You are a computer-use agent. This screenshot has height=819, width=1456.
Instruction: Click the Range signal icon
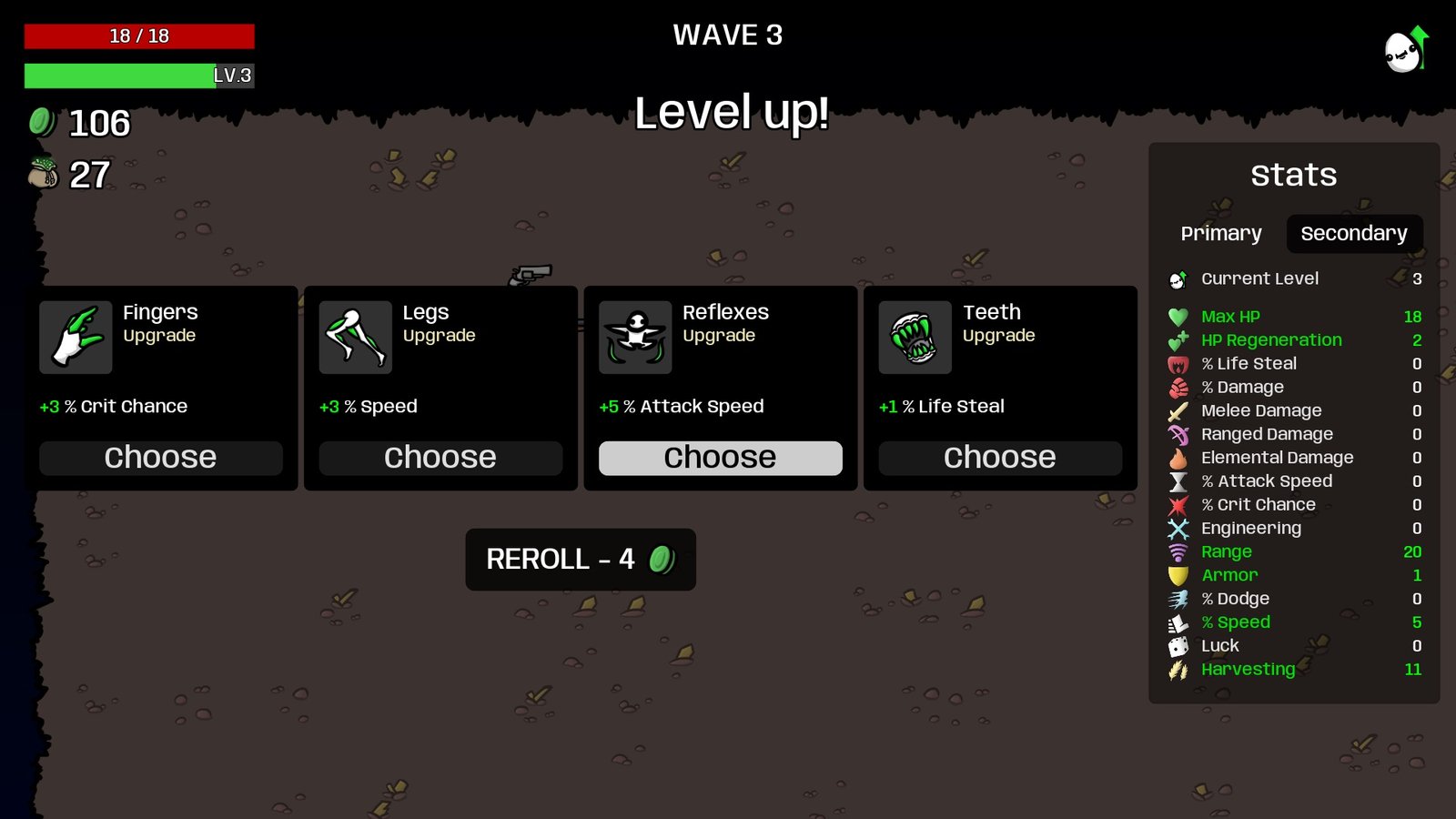[1178, 551]
